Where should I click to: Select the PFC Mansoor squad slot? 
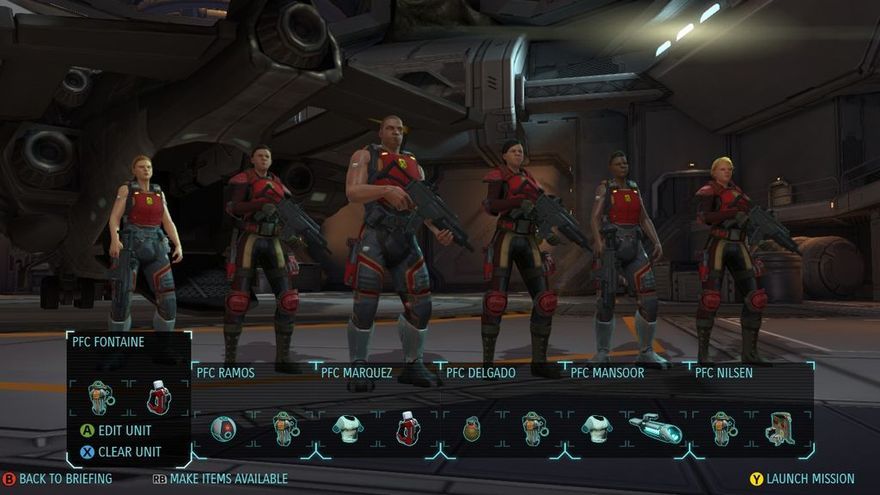tap(606, 373)
